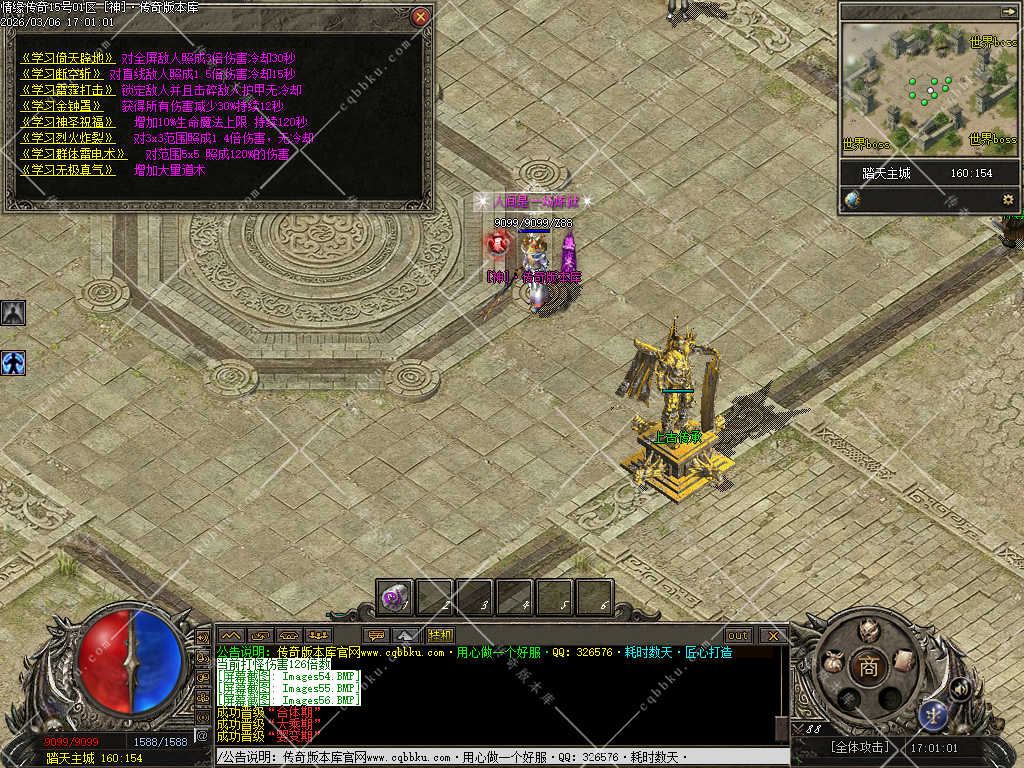This screenshot has height=768, width=1024.
Task: Choose 学习群体雷电术 from the list
Action: coord(73,154)
